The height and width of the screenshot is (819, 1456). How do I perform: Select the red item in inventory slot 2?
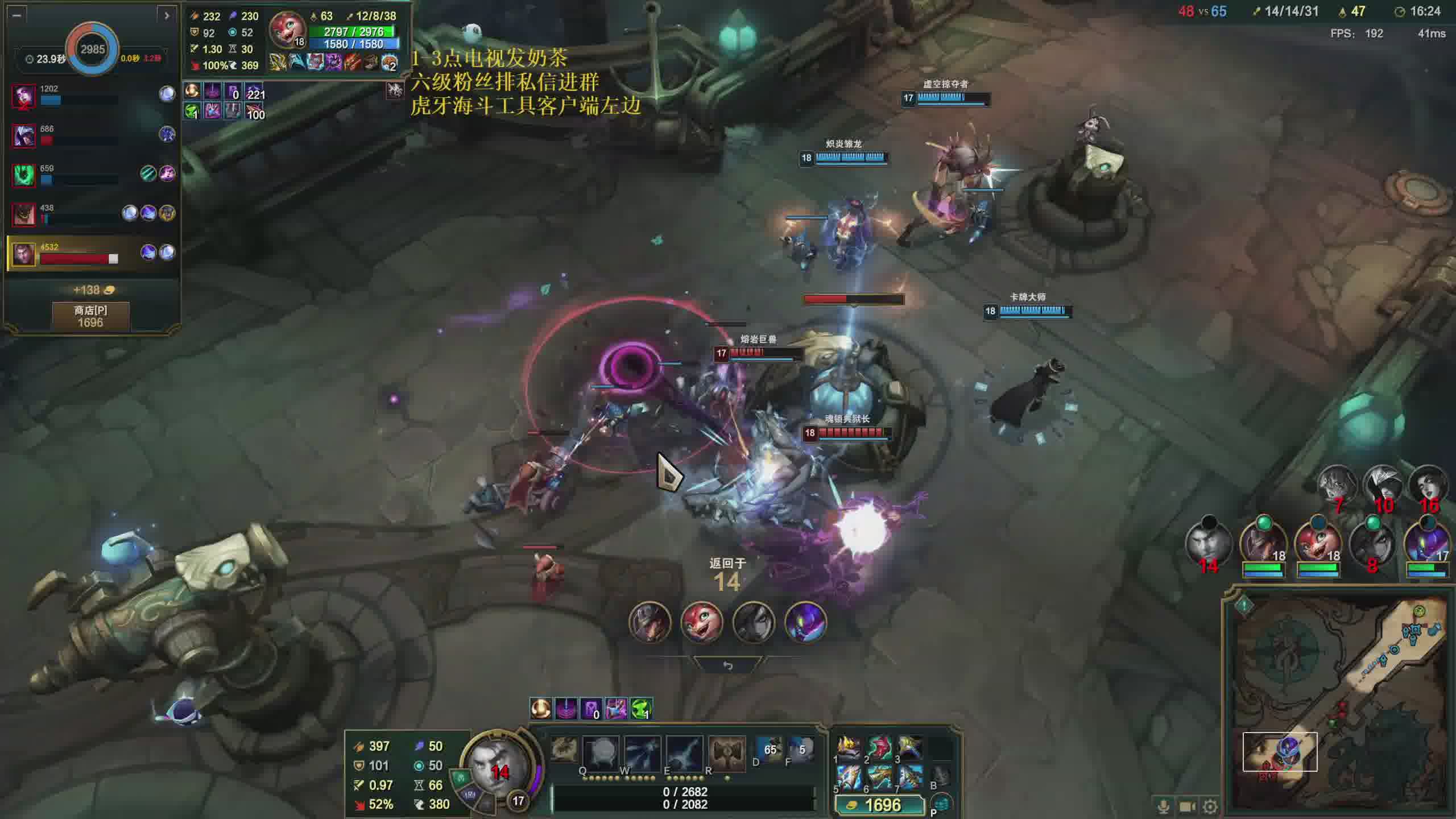click(879, 747)
